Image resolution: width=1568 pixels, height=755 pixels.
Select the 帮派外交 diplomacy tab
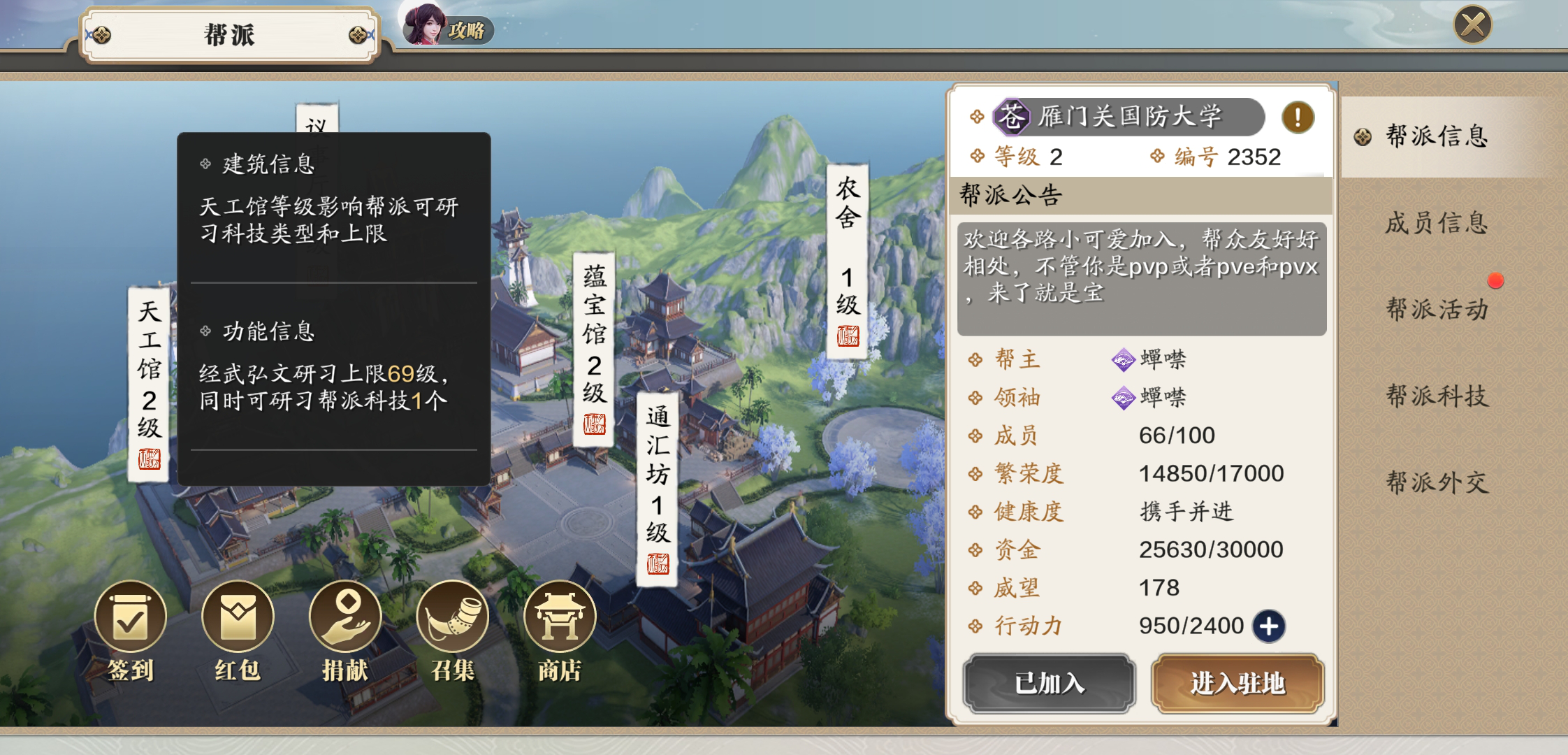pos(1437,482)
